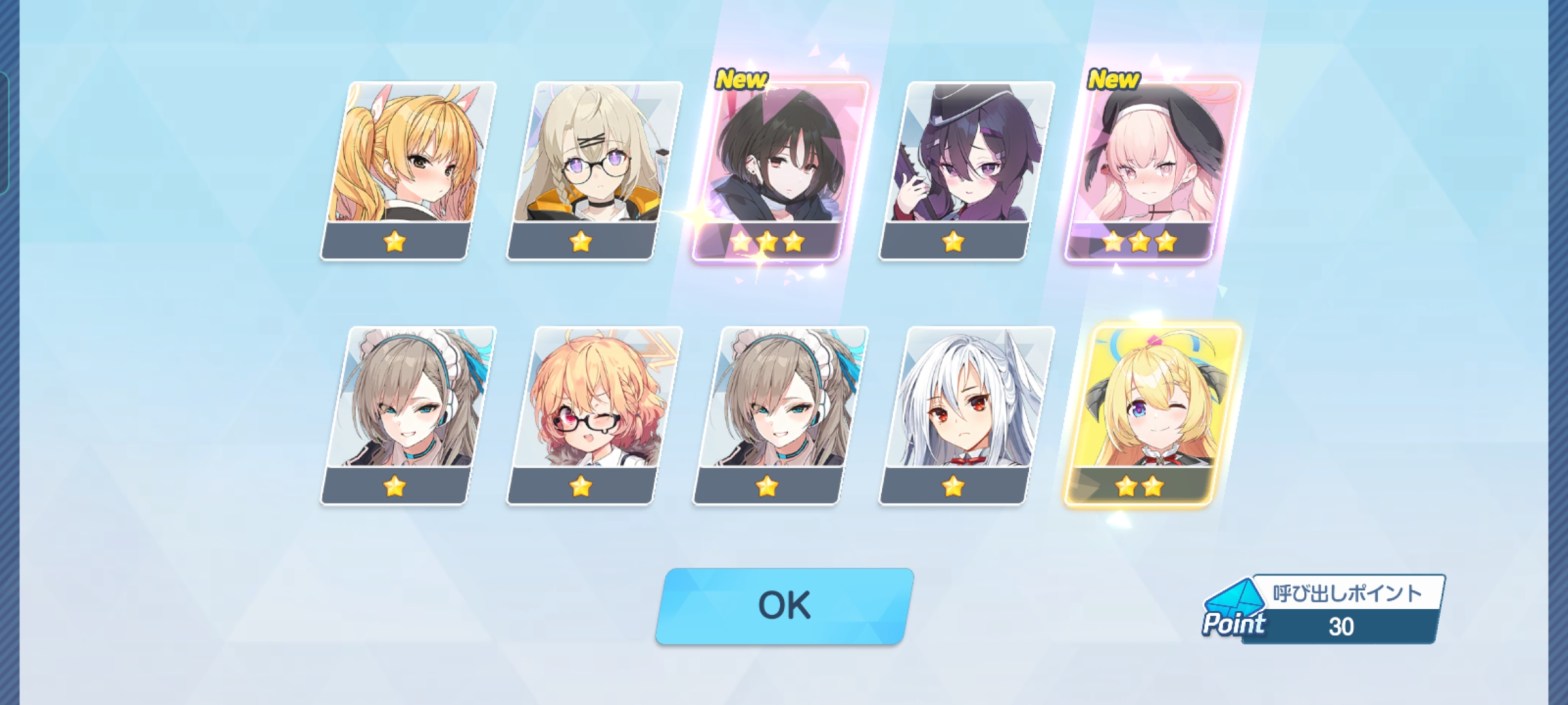
Task: Pick the two-star blonde horned student card
Action: click(1151, 413)
